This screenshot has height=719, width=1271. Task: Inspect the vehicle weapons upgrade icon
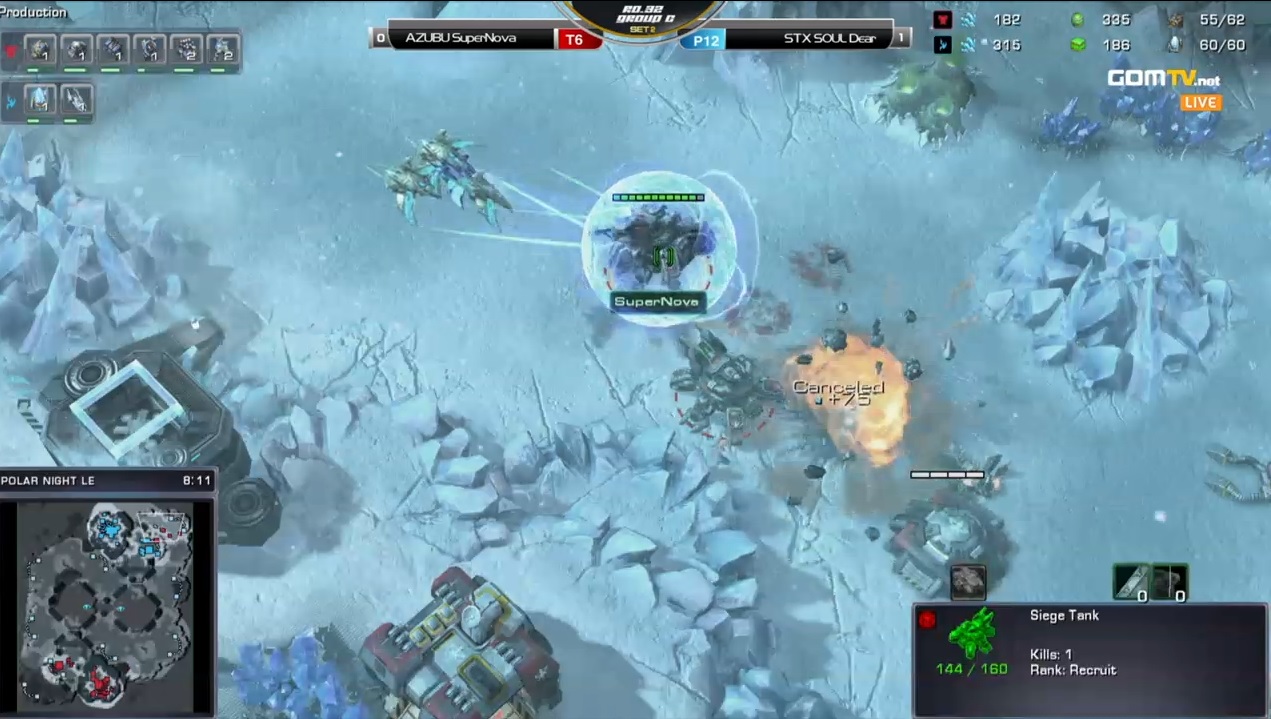[x=1132, y=581]
